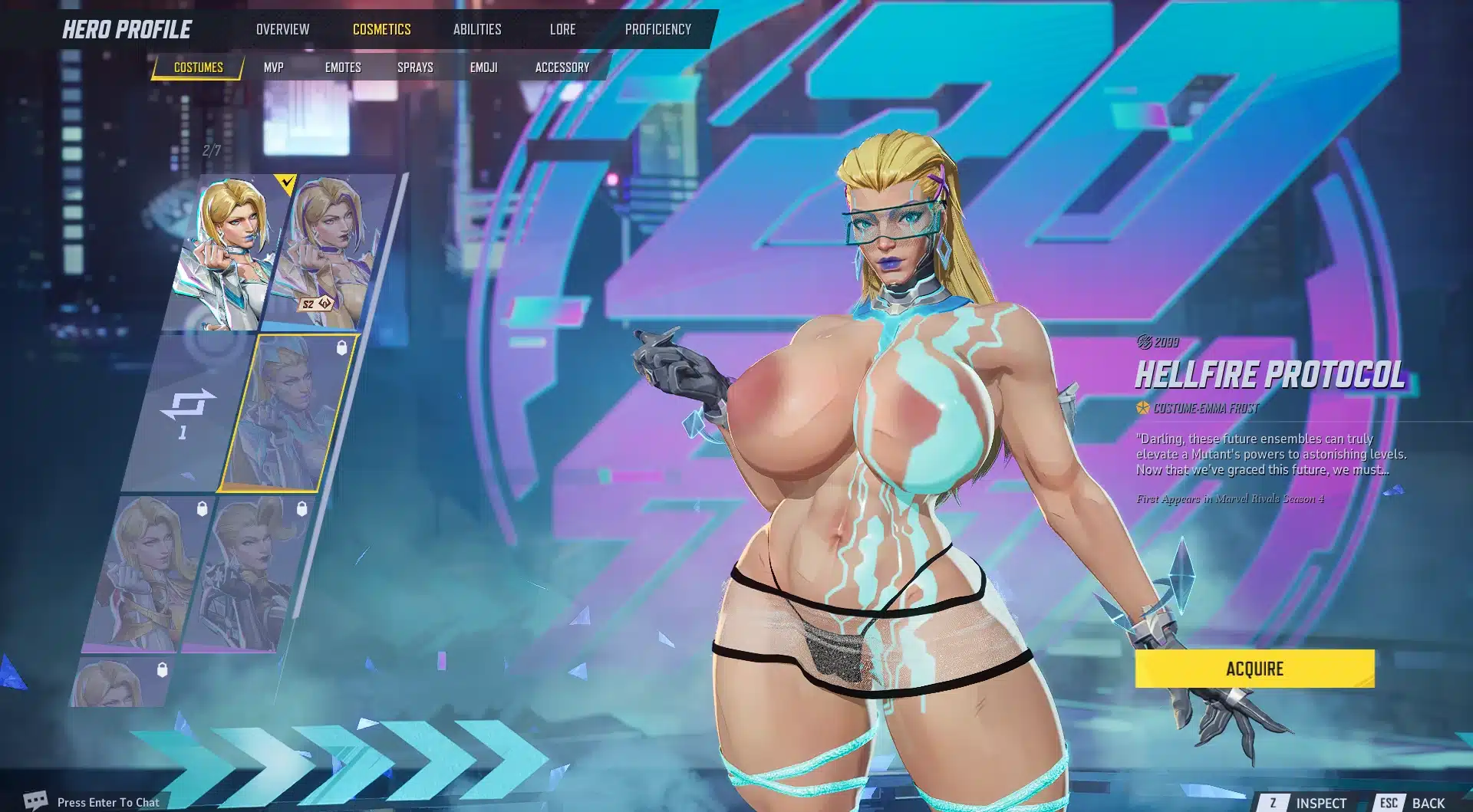Select the Costumes sub-tab

198,67
